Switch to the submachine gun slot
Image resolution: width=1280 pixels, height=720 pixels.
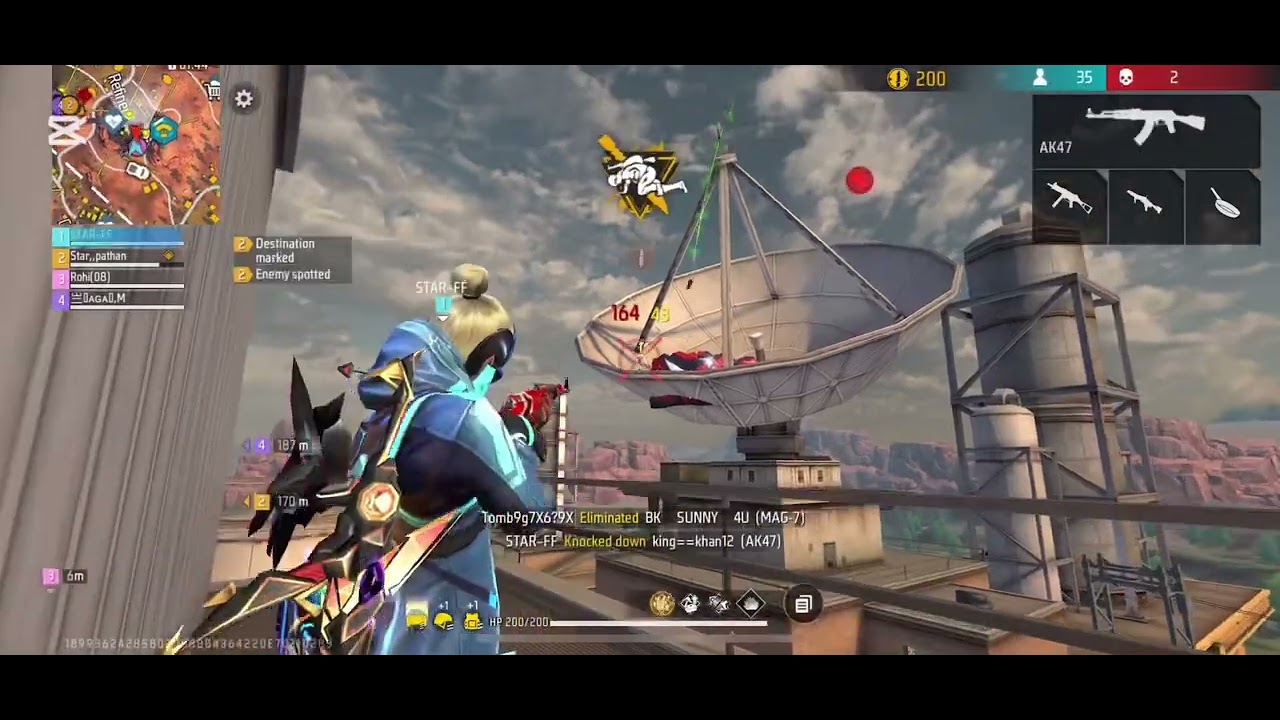(x=1070, y=207)
